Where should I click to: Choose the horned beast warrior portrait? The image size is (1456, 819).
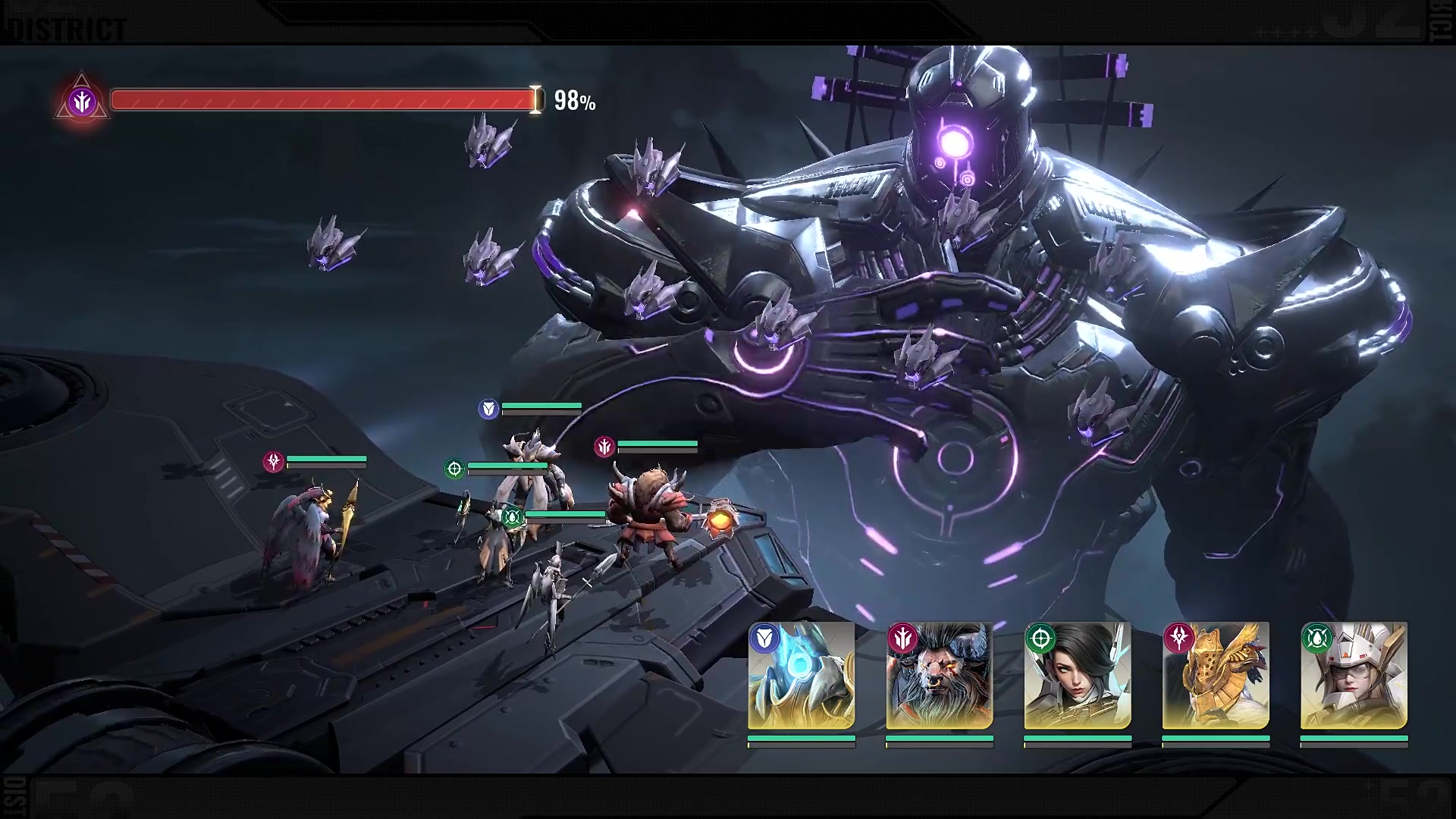click(940, 676)
